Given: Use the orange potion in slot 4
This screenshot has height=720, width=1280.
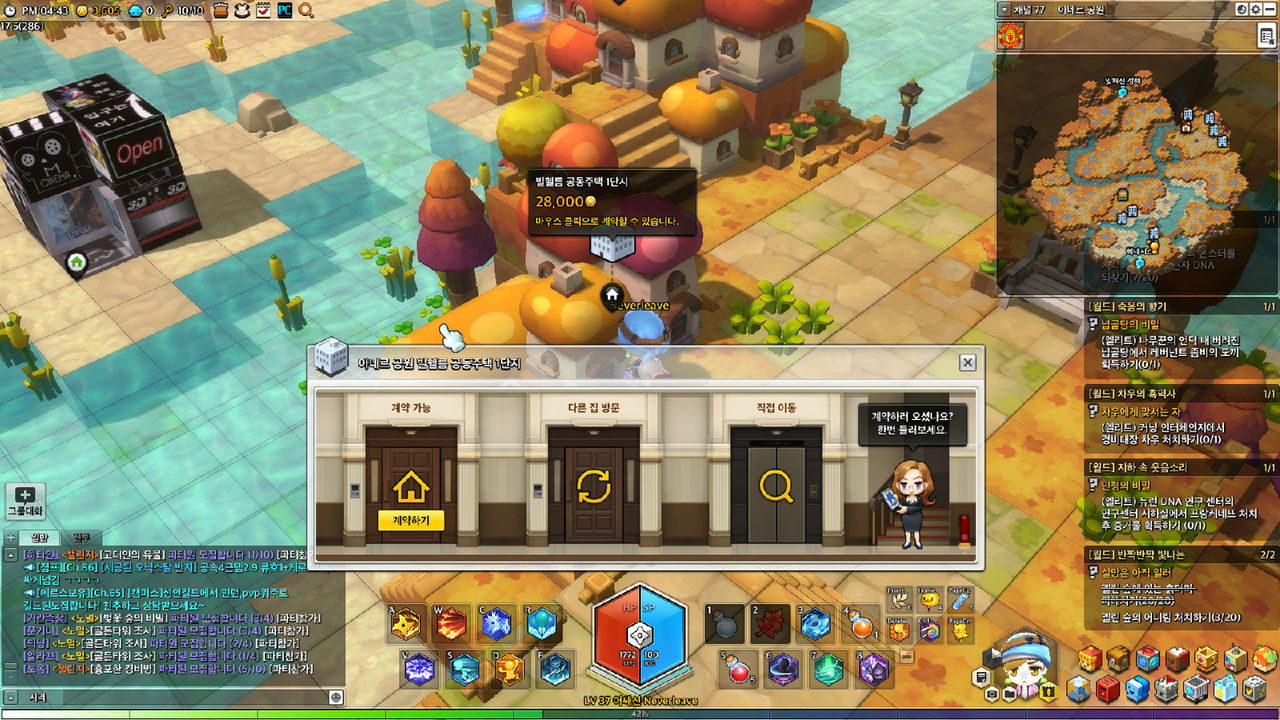Looking at the screenshot, I should tap(860, 625).
